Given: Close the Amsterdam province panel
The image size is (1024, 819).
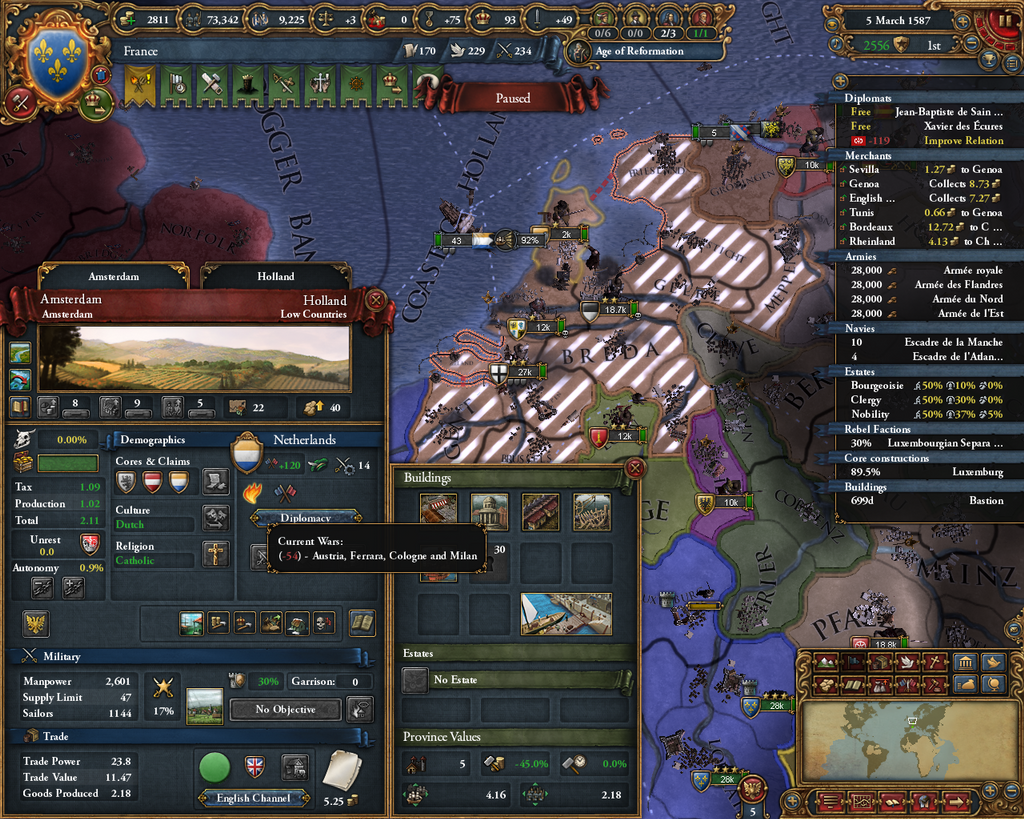Looking at the screenshot, I should [376, 299].
